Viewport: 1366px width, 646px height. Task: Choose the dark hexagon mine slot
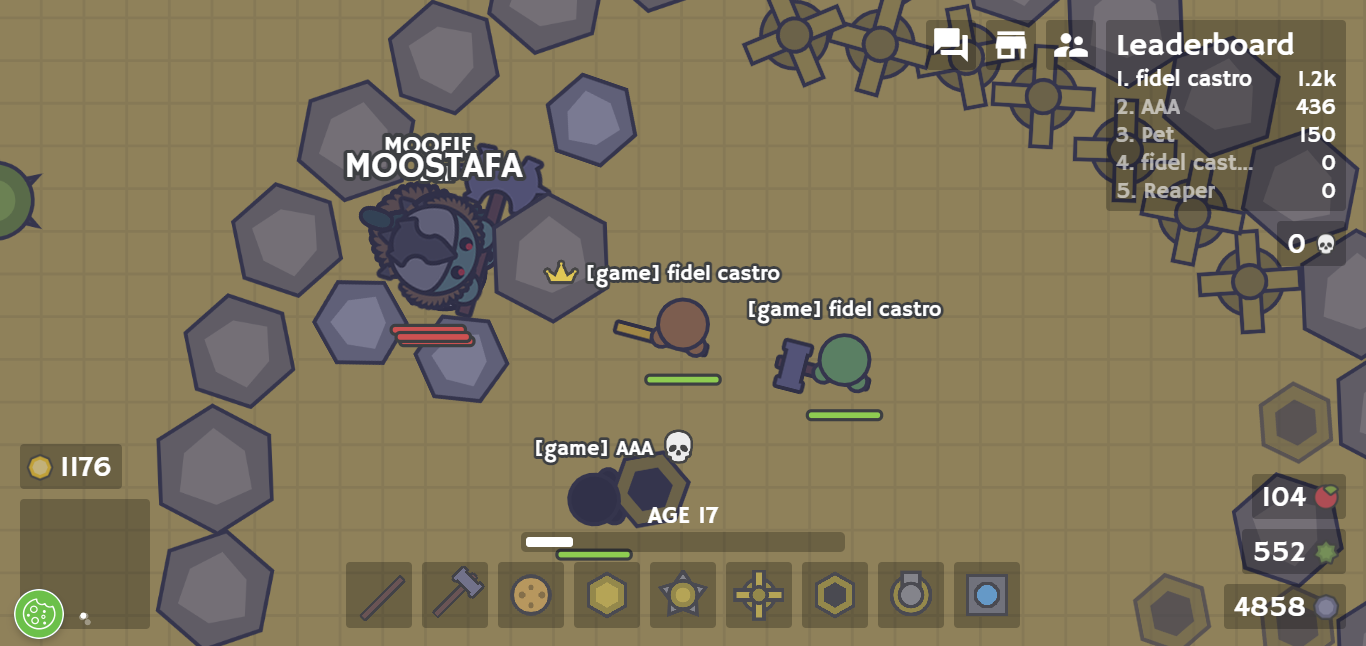pos(835,595)
